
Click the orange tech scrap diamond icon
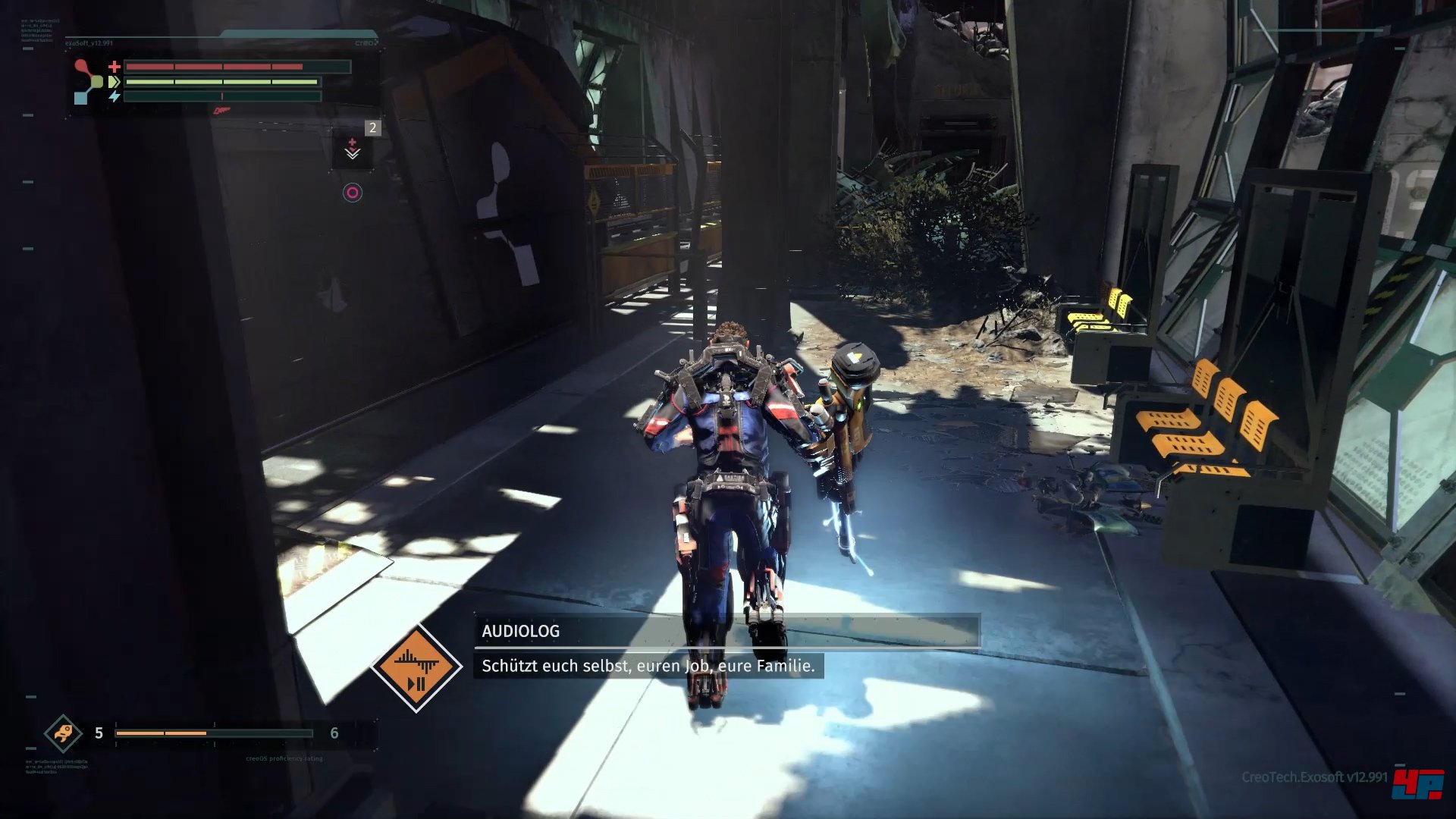[x=63, y=733]
